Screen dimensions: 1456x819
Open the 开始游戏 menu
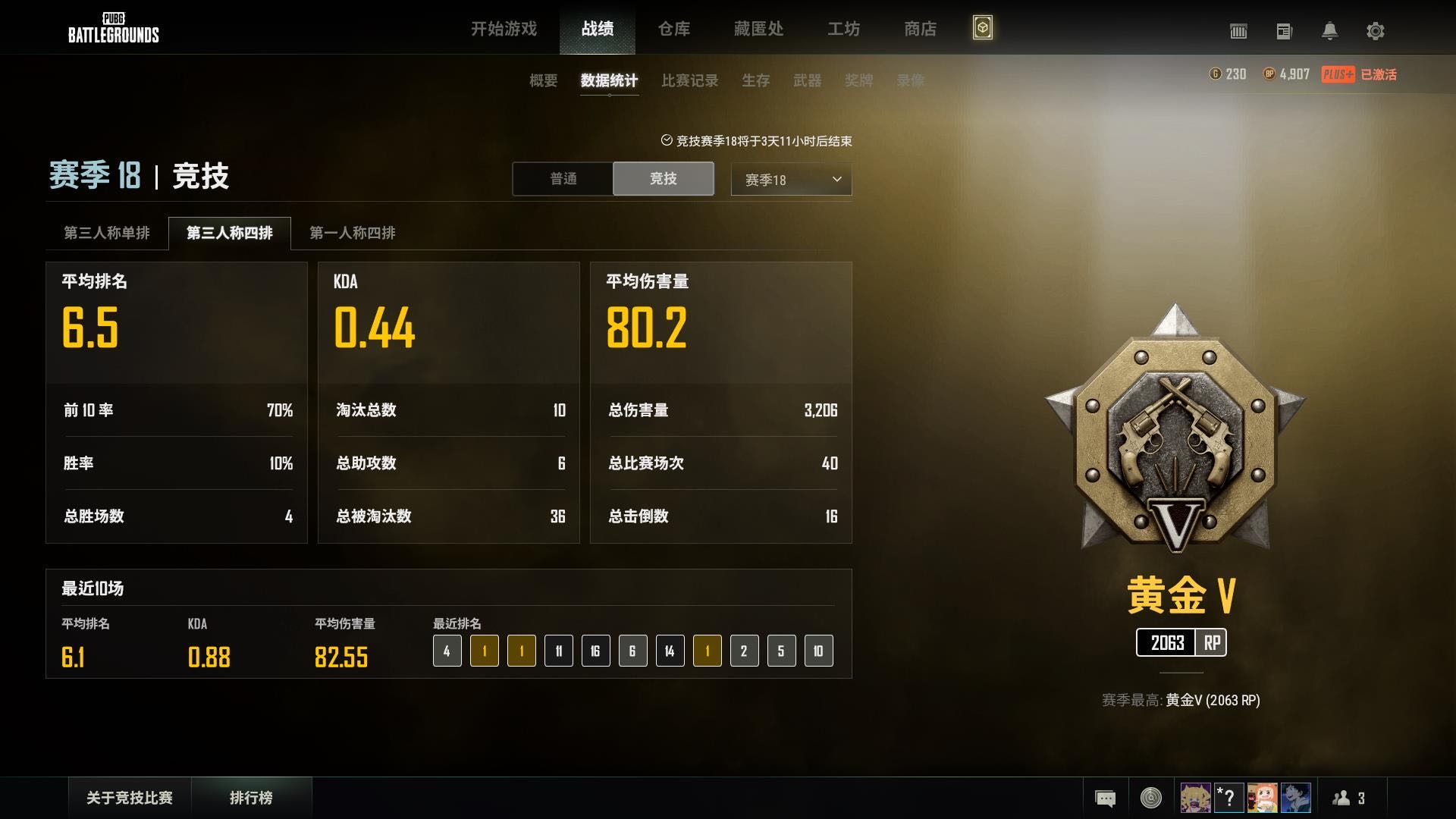pos(504,29)
